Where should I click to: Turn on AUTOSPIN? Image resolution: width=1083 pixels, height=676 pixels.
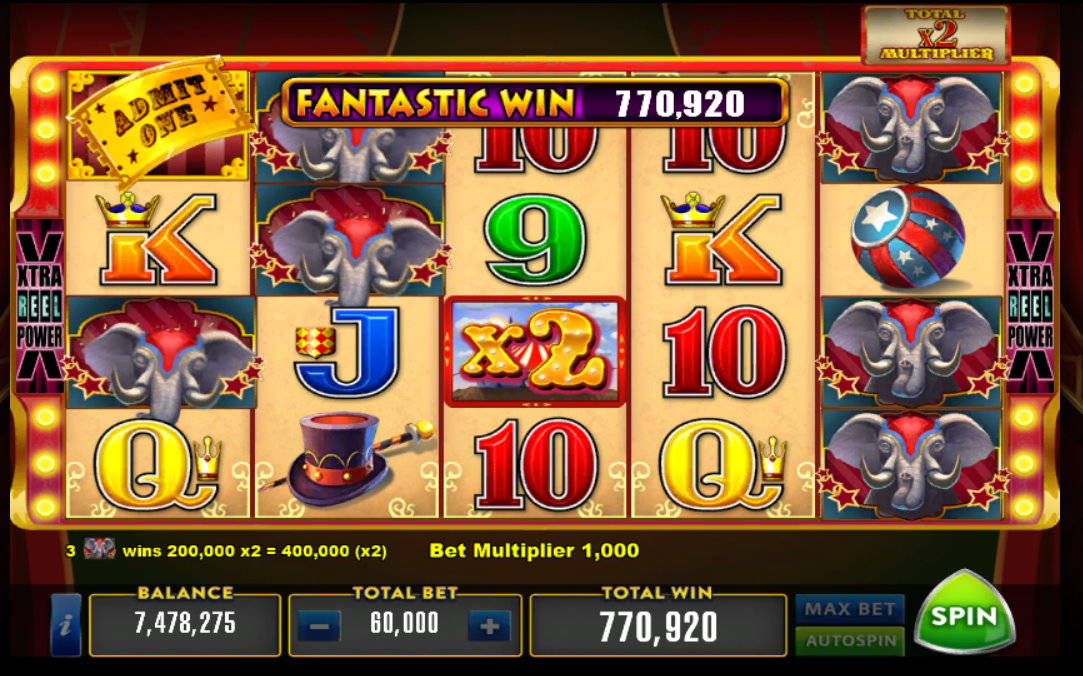point(849,640)
